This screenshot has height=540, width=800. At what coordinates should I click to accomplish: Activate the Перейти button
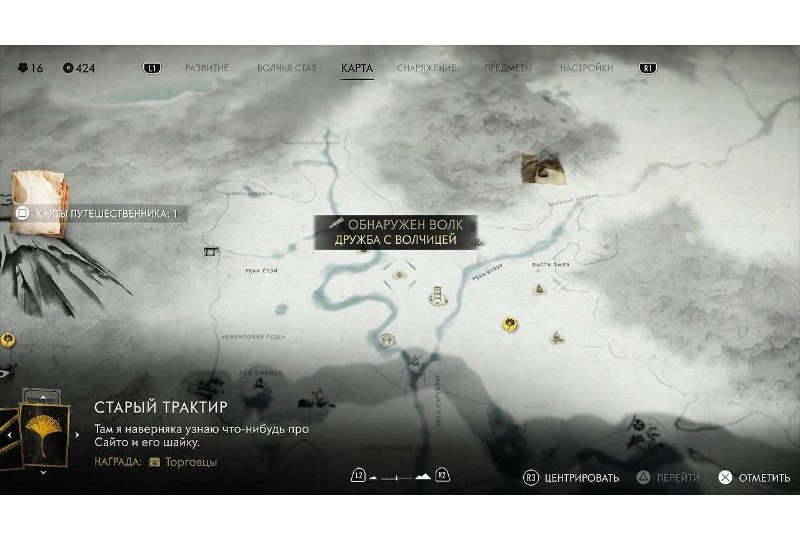pyautogui.click(x=669, y=478)
